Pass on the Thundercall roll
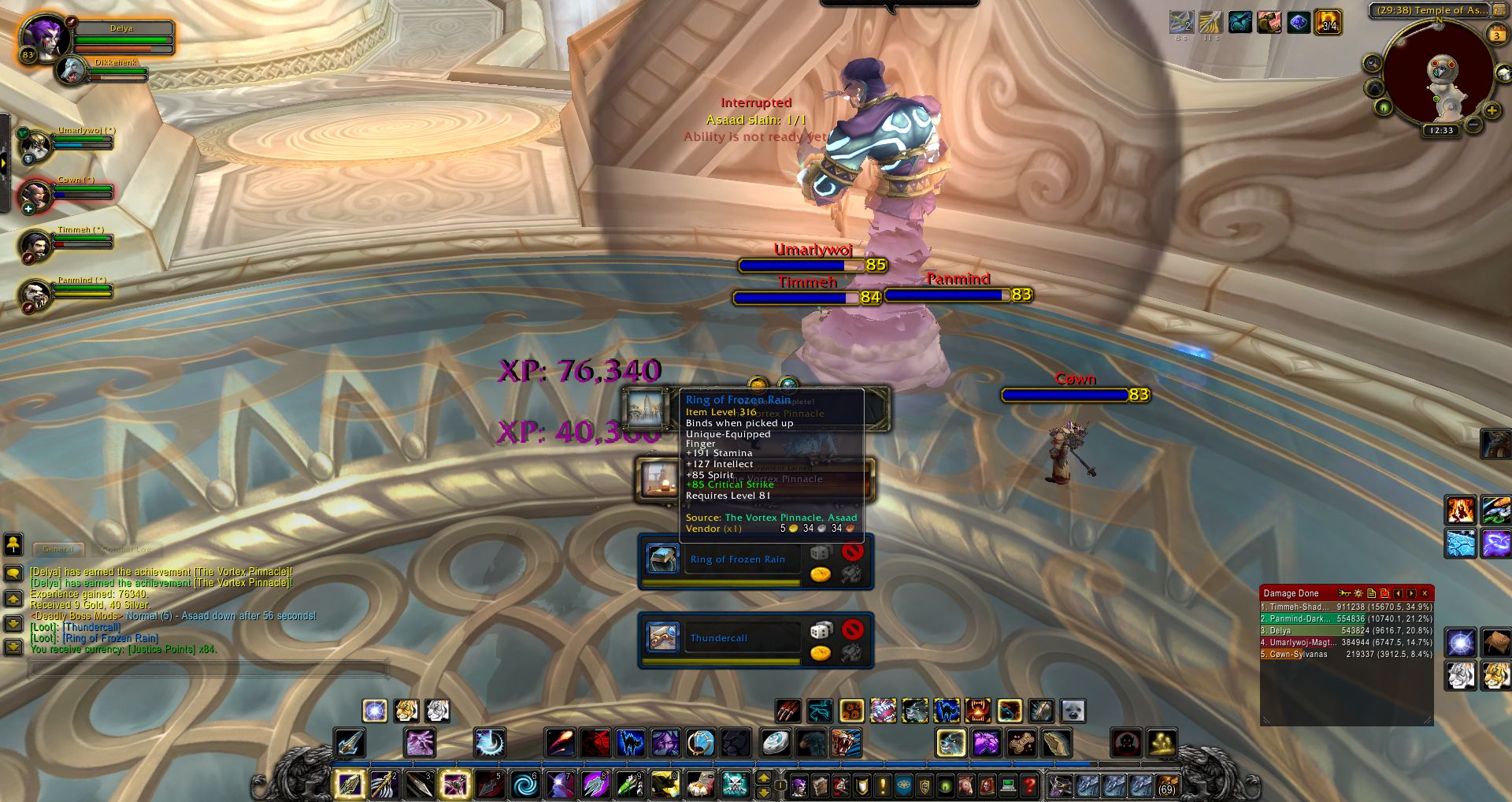Image resolution: width=1512 pixels, height=802 pixels. click(x=852, y=629)
